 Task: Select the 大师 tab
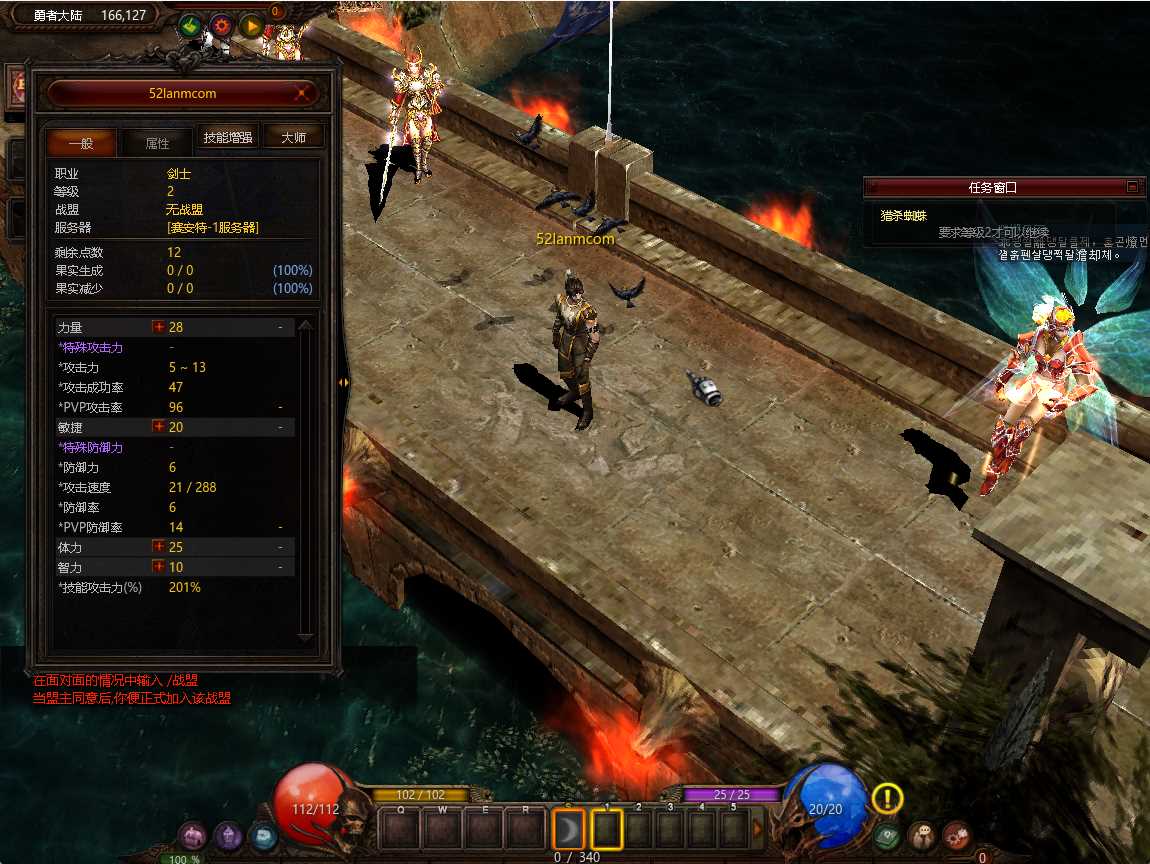pyautogui.click(x=293, y=138)
